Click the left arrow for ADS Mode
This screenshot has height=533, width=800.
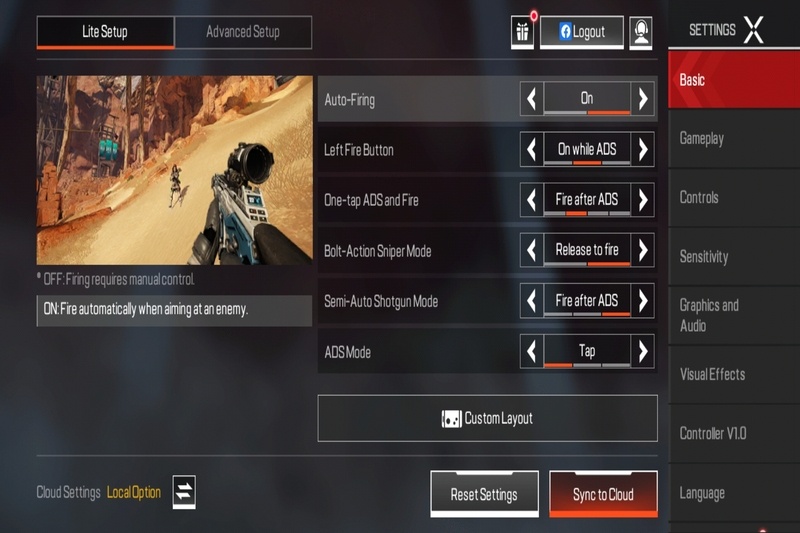[x=532, y=351]
